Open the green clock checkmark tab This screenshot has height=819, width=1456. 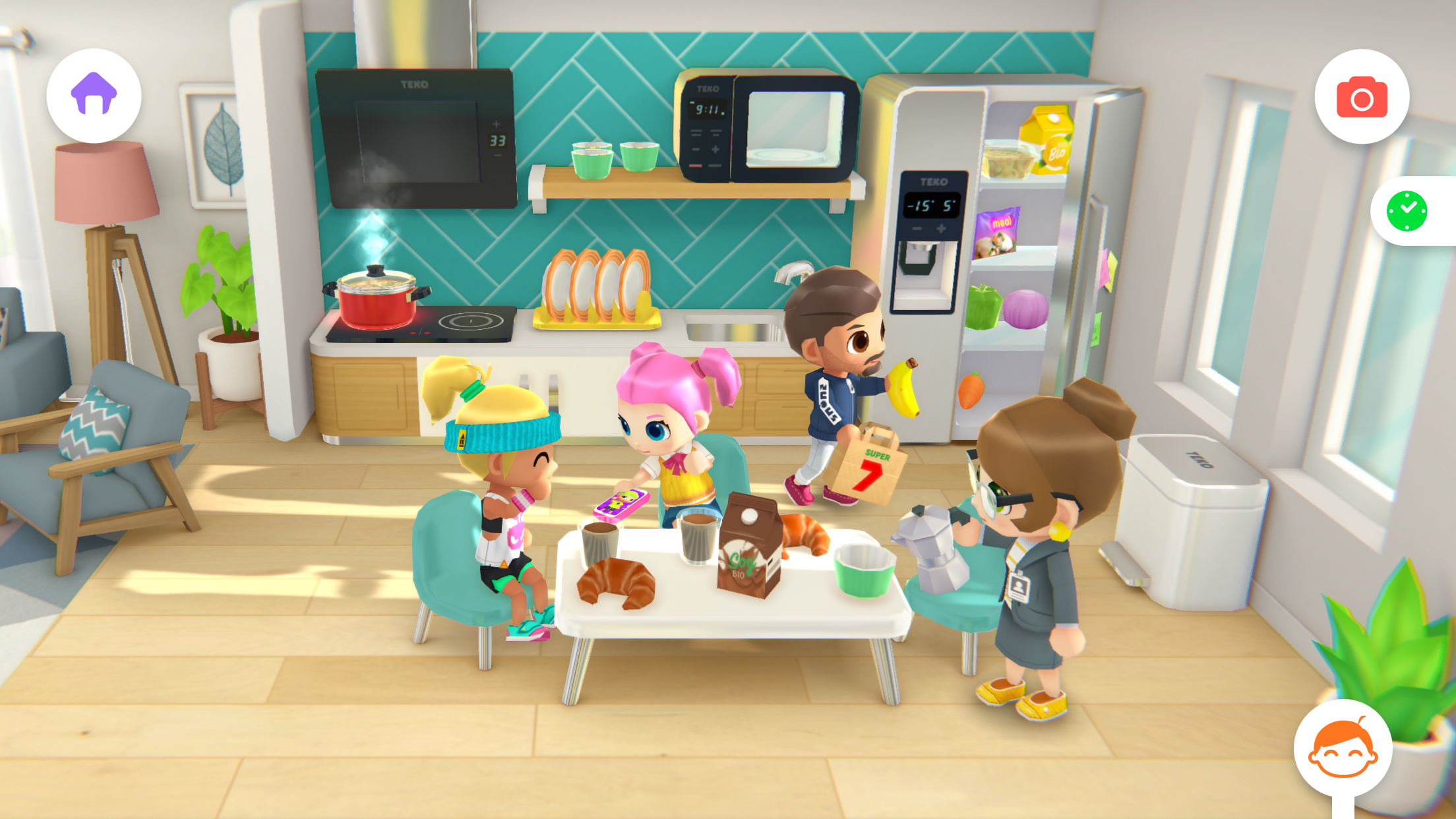pyautogui.click(x=1407, y=211)
